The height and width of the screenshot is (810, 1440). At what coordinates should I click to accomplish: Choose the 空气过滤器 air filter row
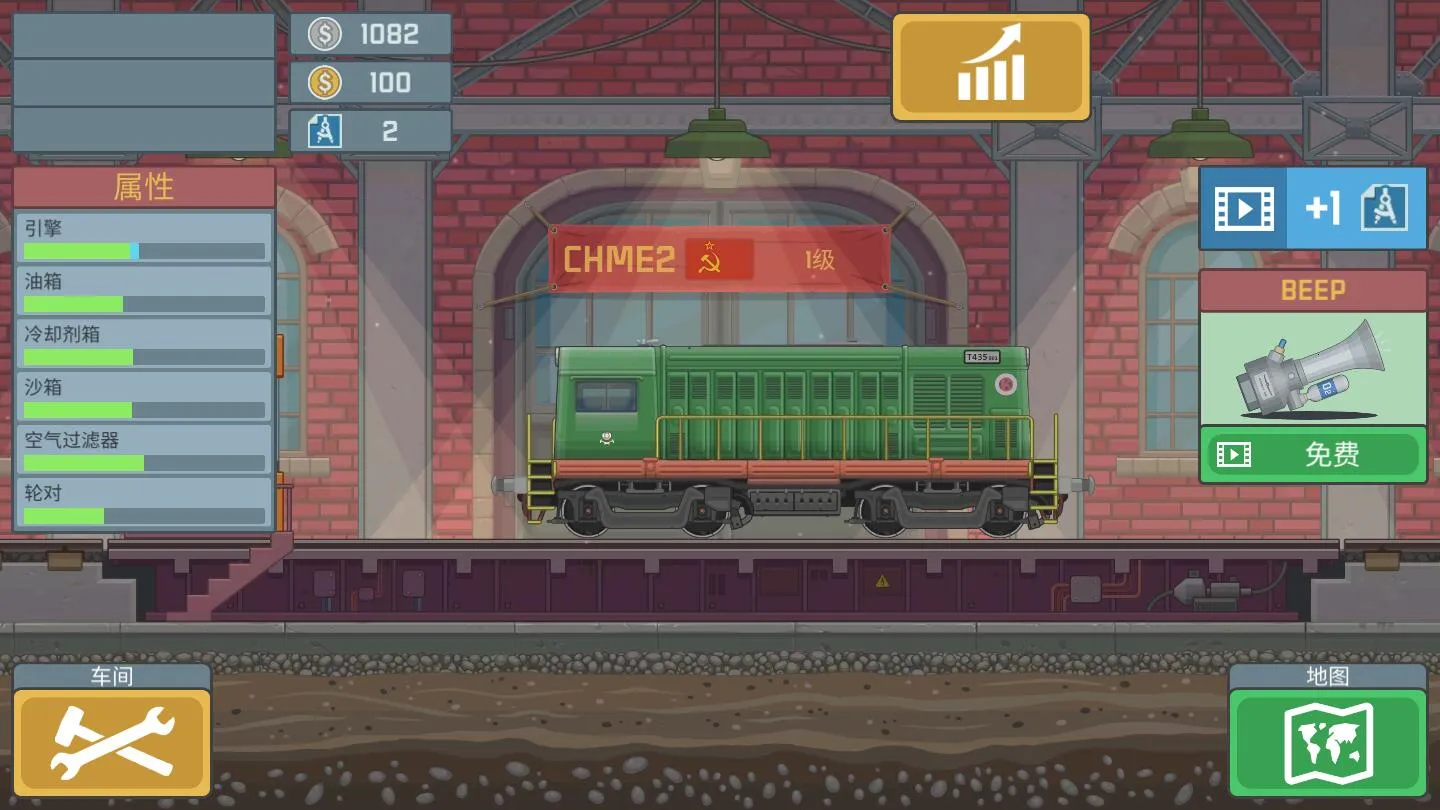coord(144,450)
